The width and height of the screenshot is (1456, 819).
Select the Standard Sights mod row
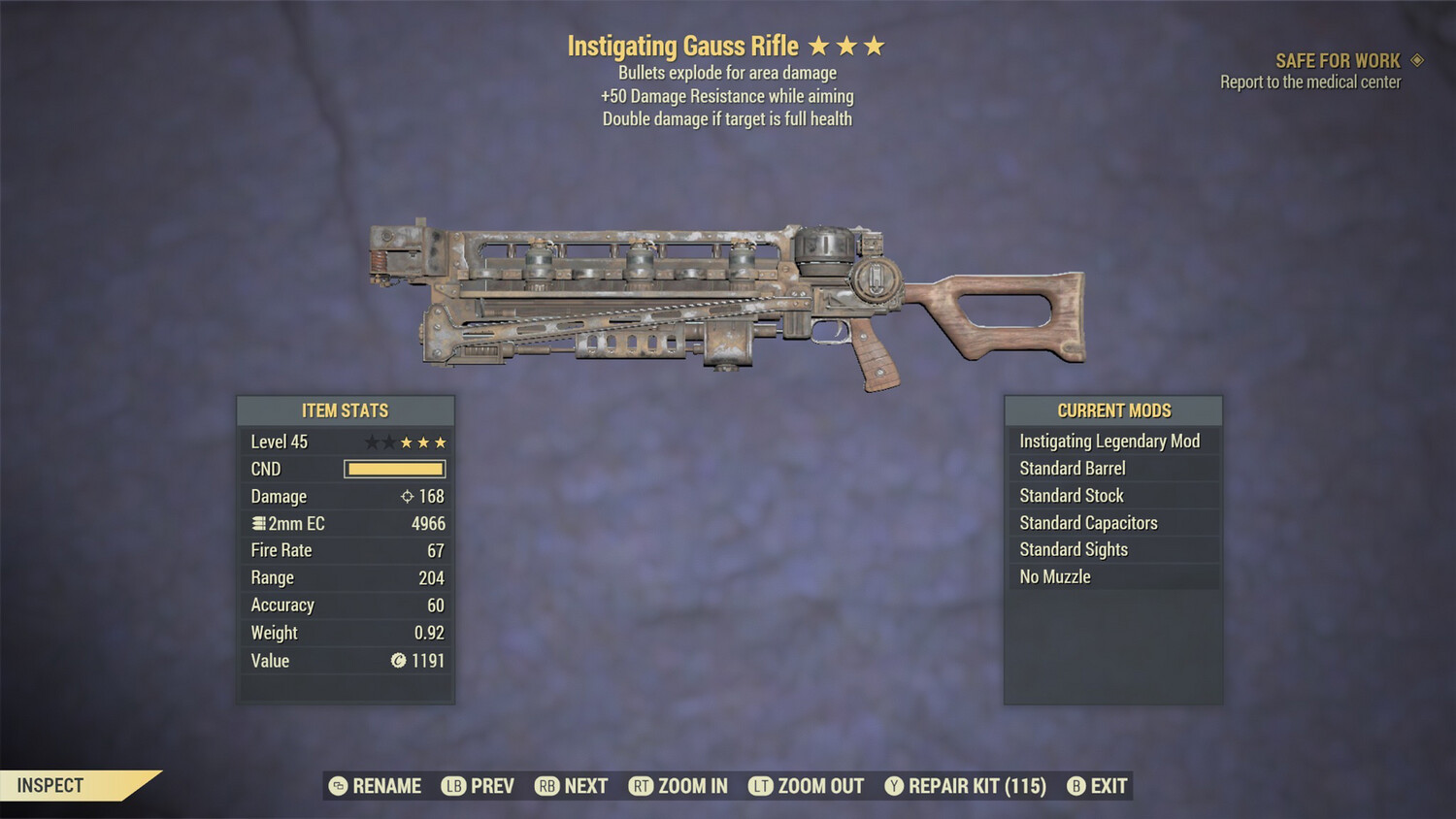pyautogui.click(x=1112, y=549)
